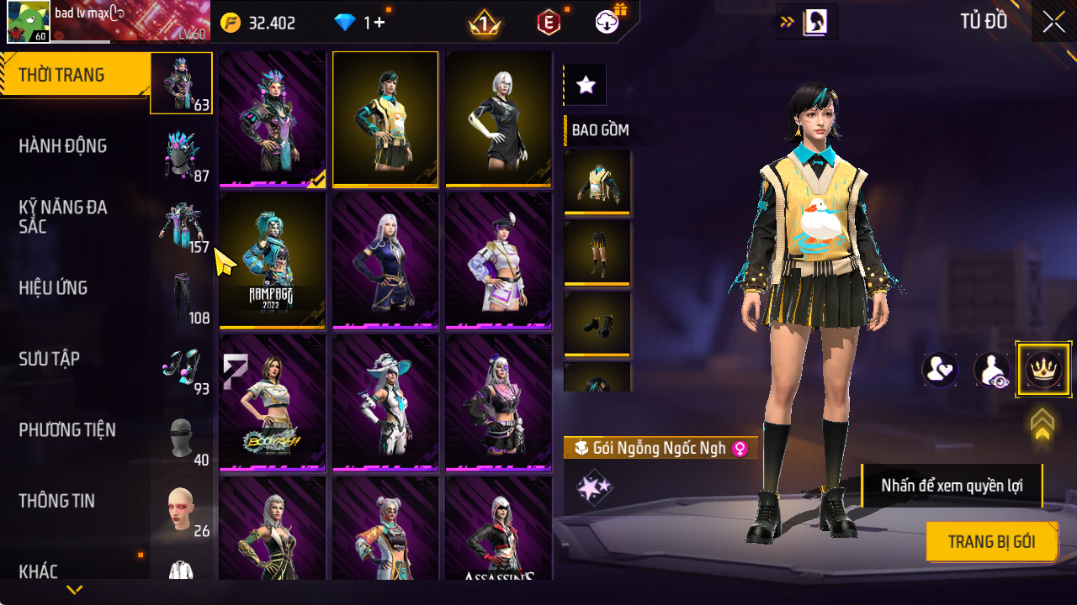1077x605 pixels.
Task: Click the duck sweater top item slot
Action: [597, 181]
